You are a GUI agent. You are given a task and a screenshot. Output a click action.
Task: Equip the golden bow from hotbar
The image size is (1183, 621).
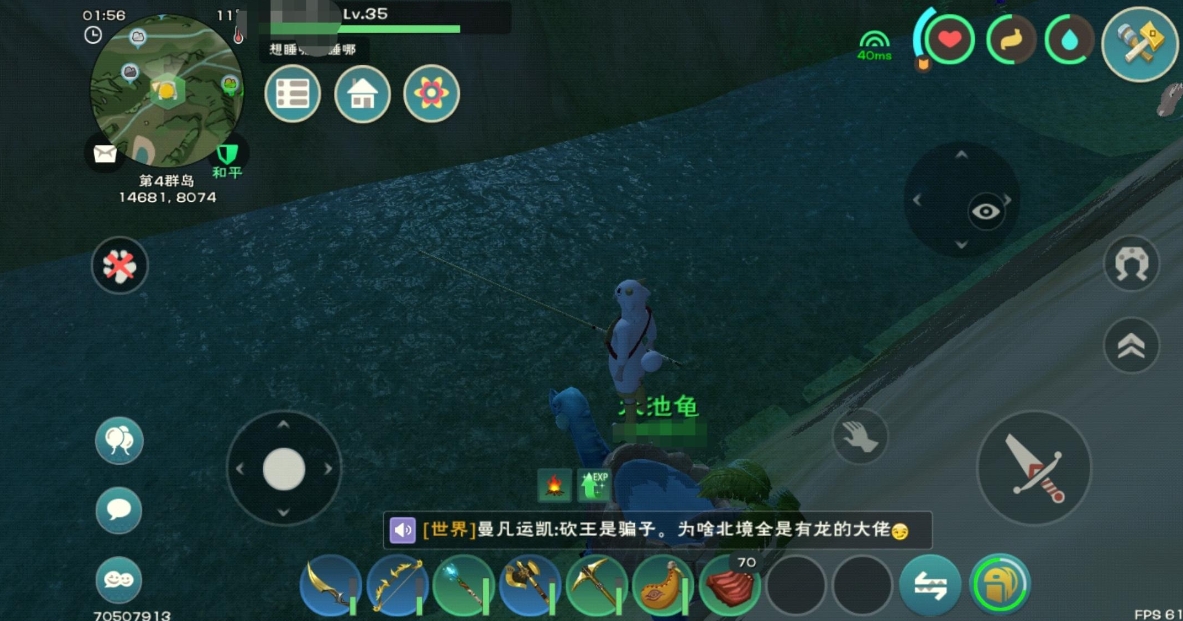click(x=397, y=585)
